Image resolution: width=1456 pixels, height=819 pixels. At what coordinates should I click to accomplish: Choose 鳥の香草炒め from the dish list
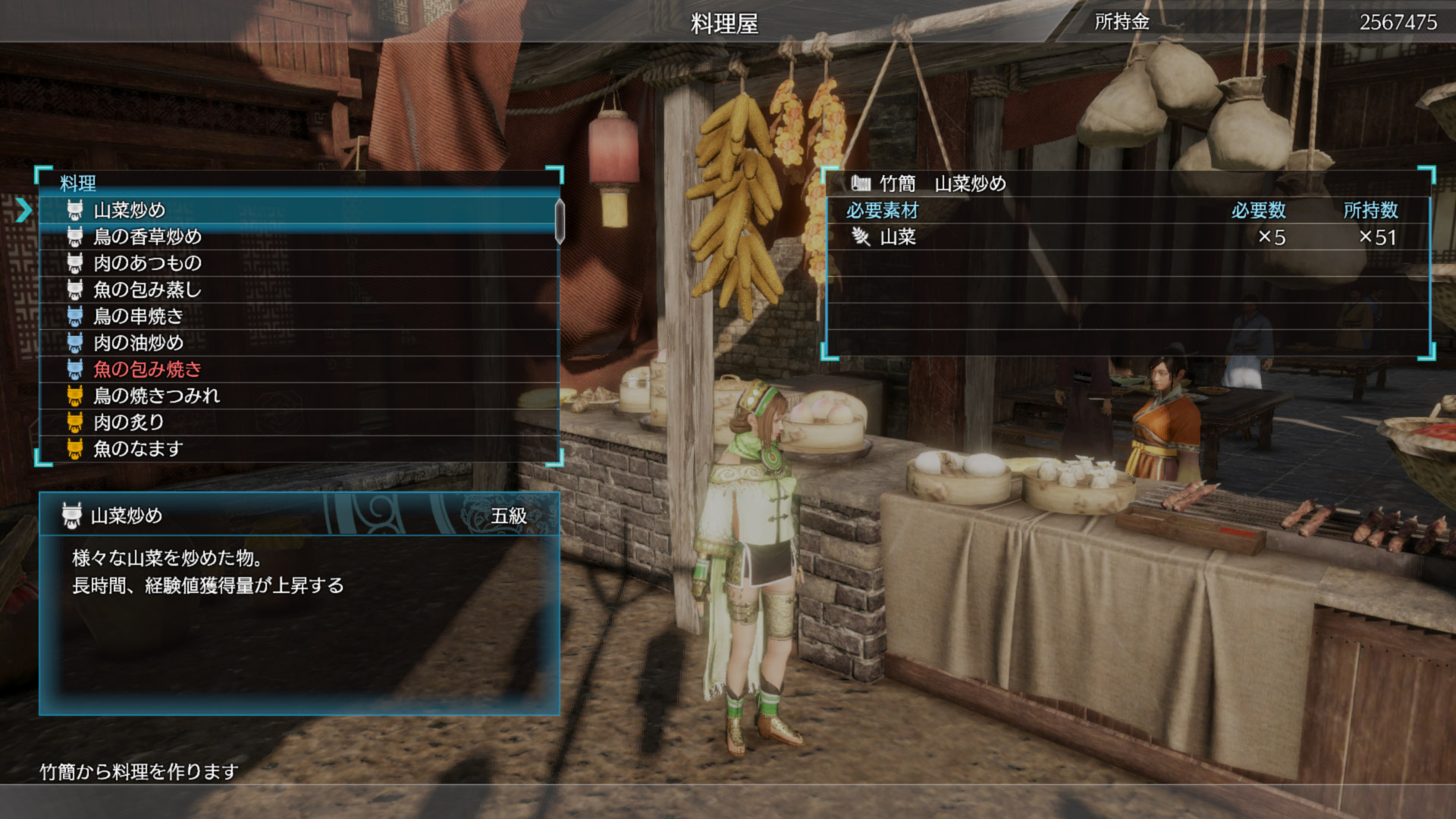pos(147,237)
